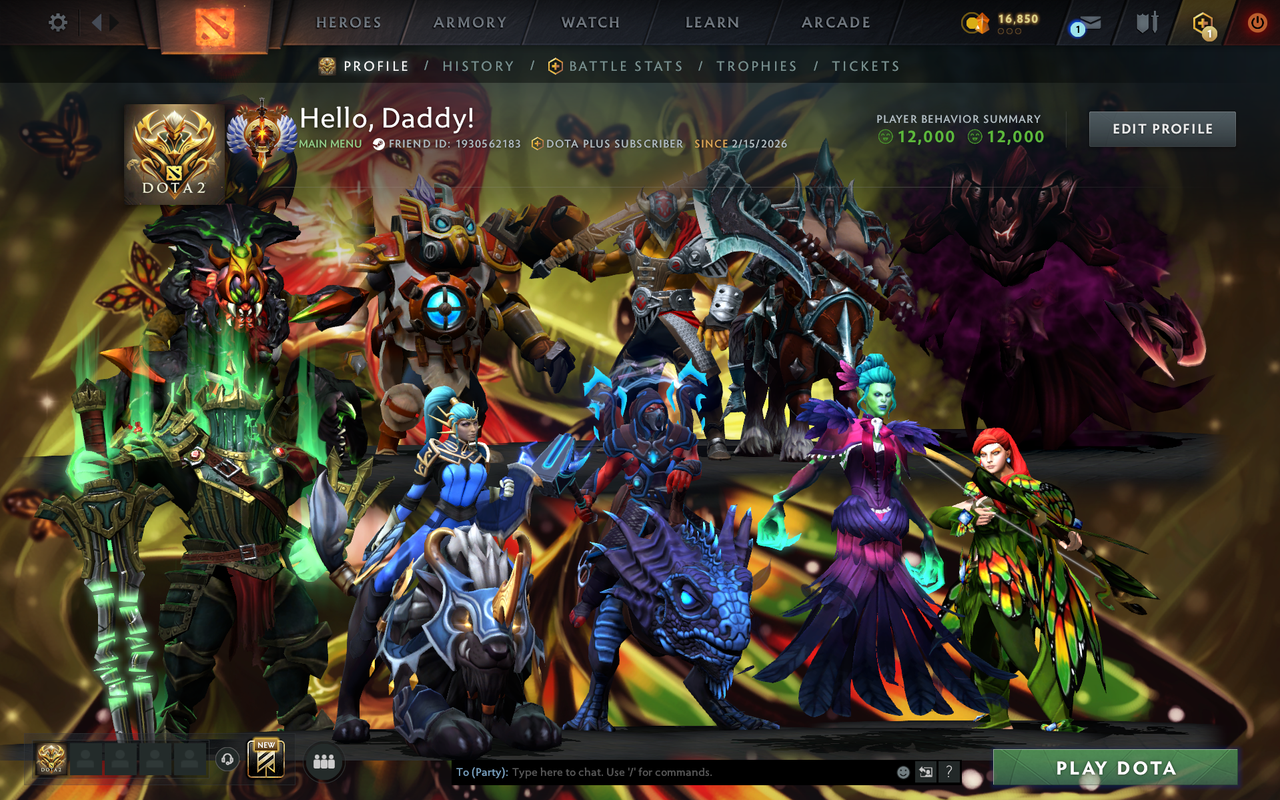Image resolution: width=1280 pixels, height=800 pixels.
Task: Open the friends list people icon
Action: 324,761
